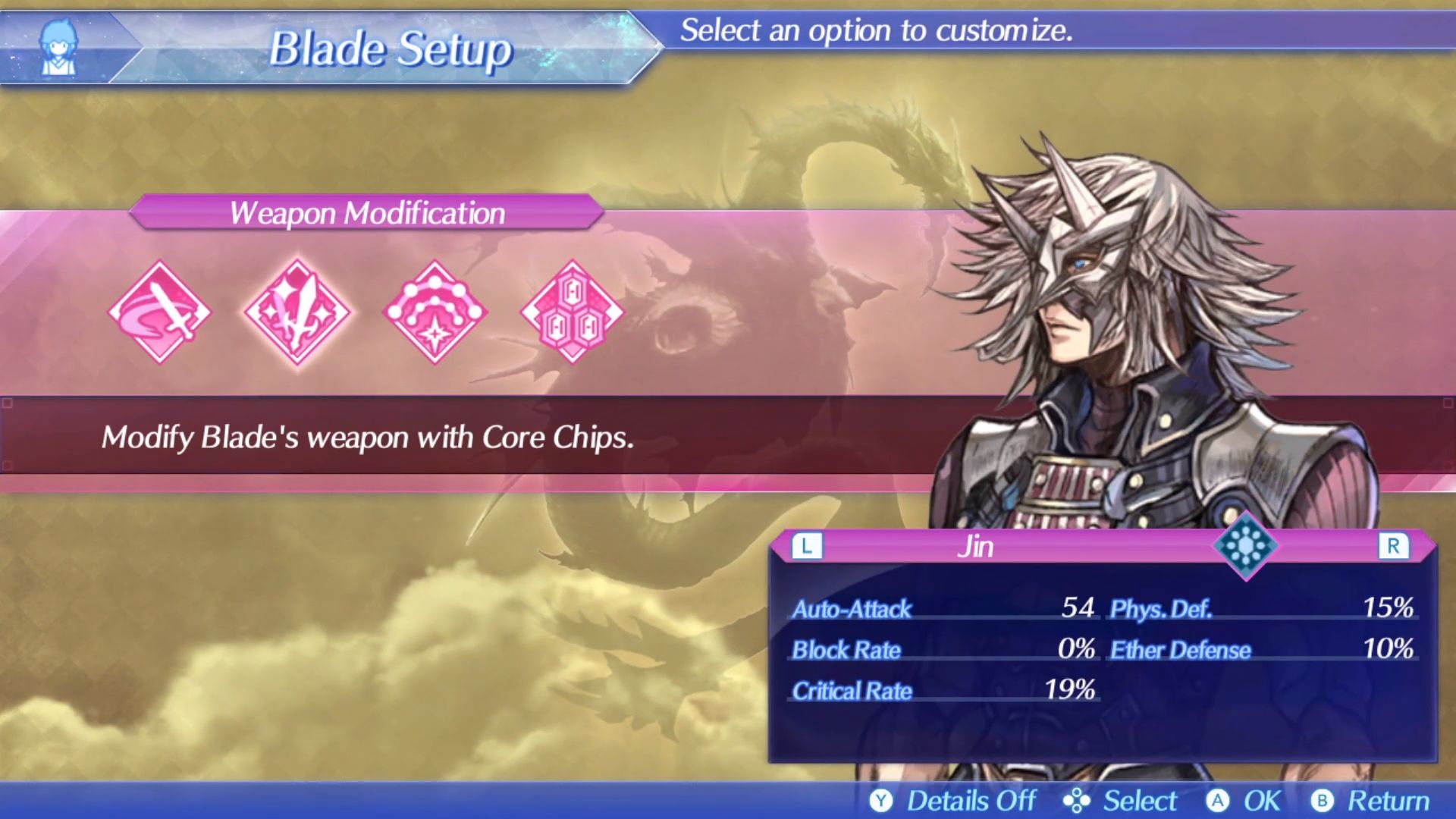Click the teal affinity chart diamond icon
This screenshot has height=819, width=1456.
[x=1245, y=545]
